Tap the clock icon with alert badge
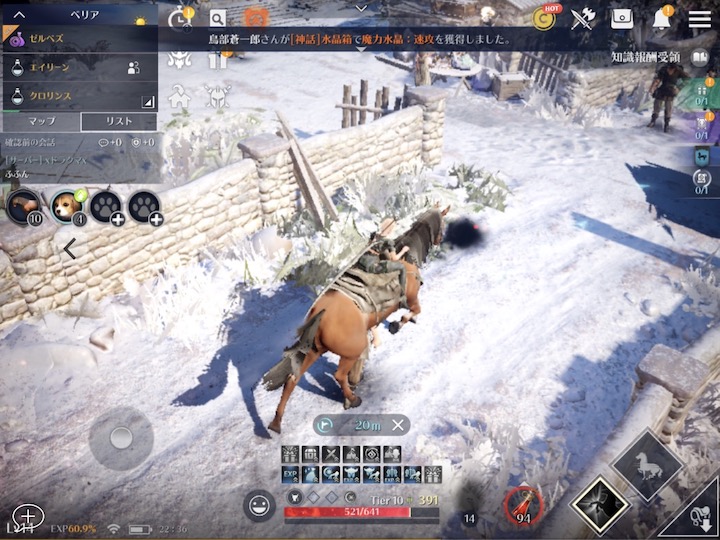The image size is (720, 540). click(x=180, y=18)
